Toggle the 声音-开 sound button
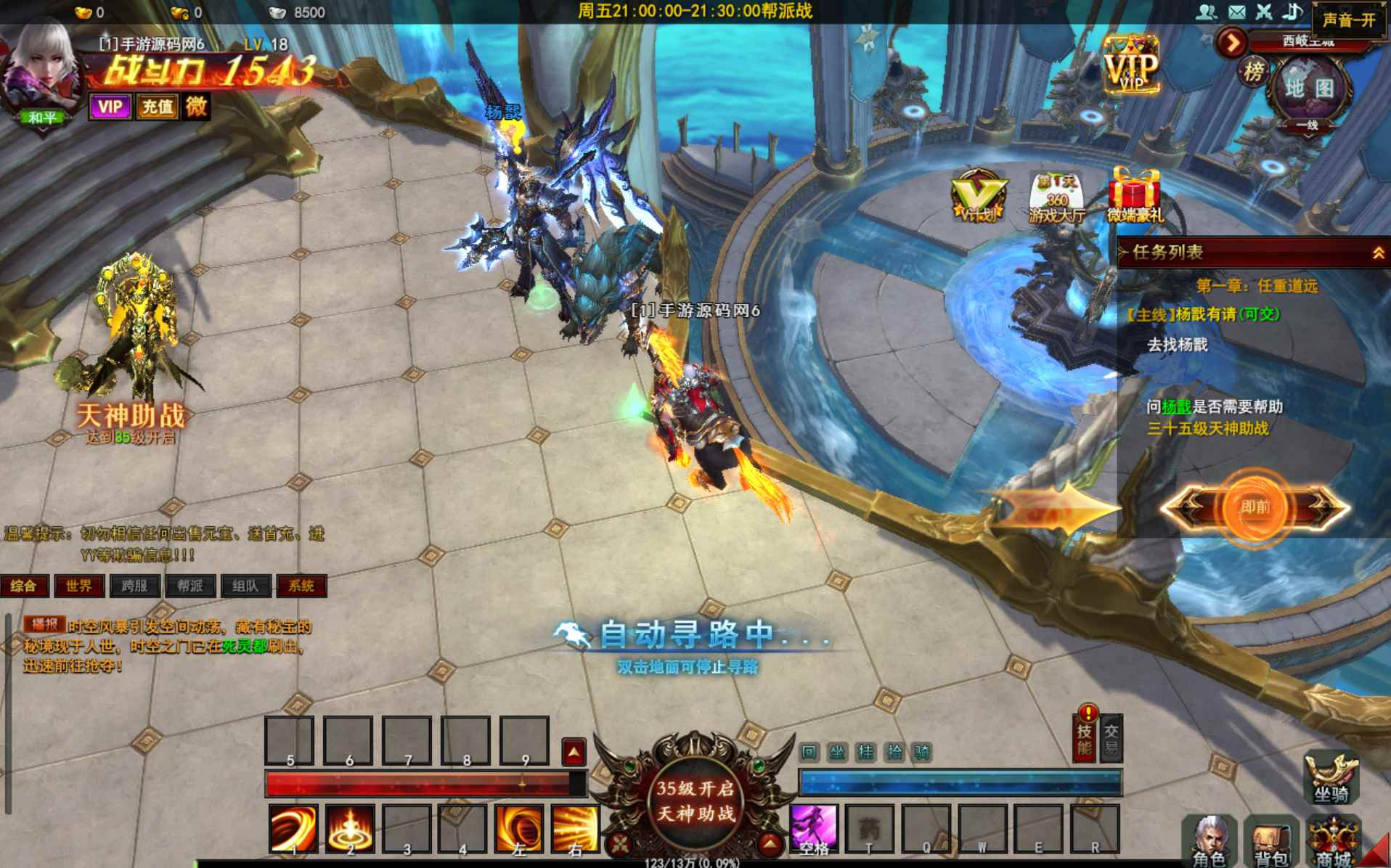Image resolution: width=1391 pixels, height=868 pixels. pos(1348,20)
